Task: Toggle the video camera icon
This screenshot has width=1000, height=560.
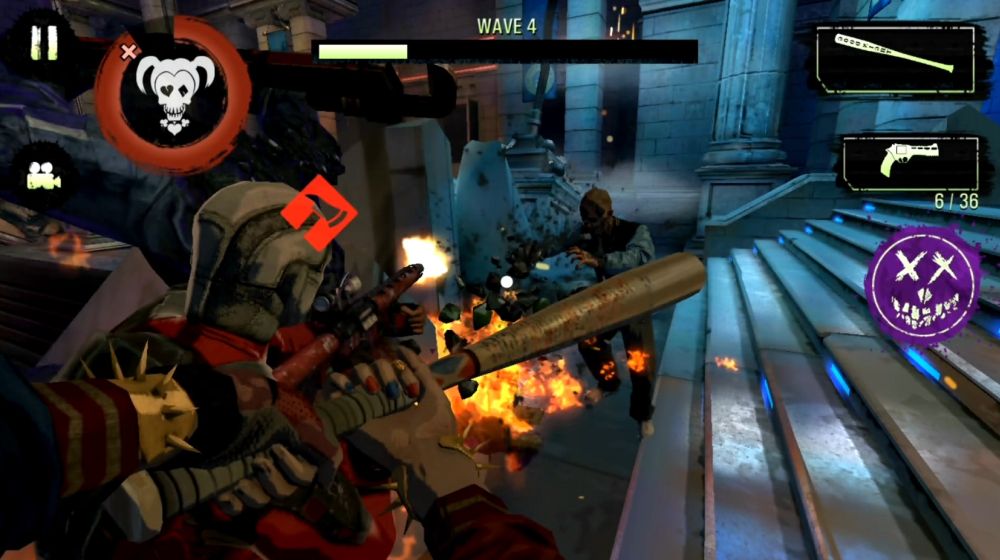Action: tap(38, 178)
